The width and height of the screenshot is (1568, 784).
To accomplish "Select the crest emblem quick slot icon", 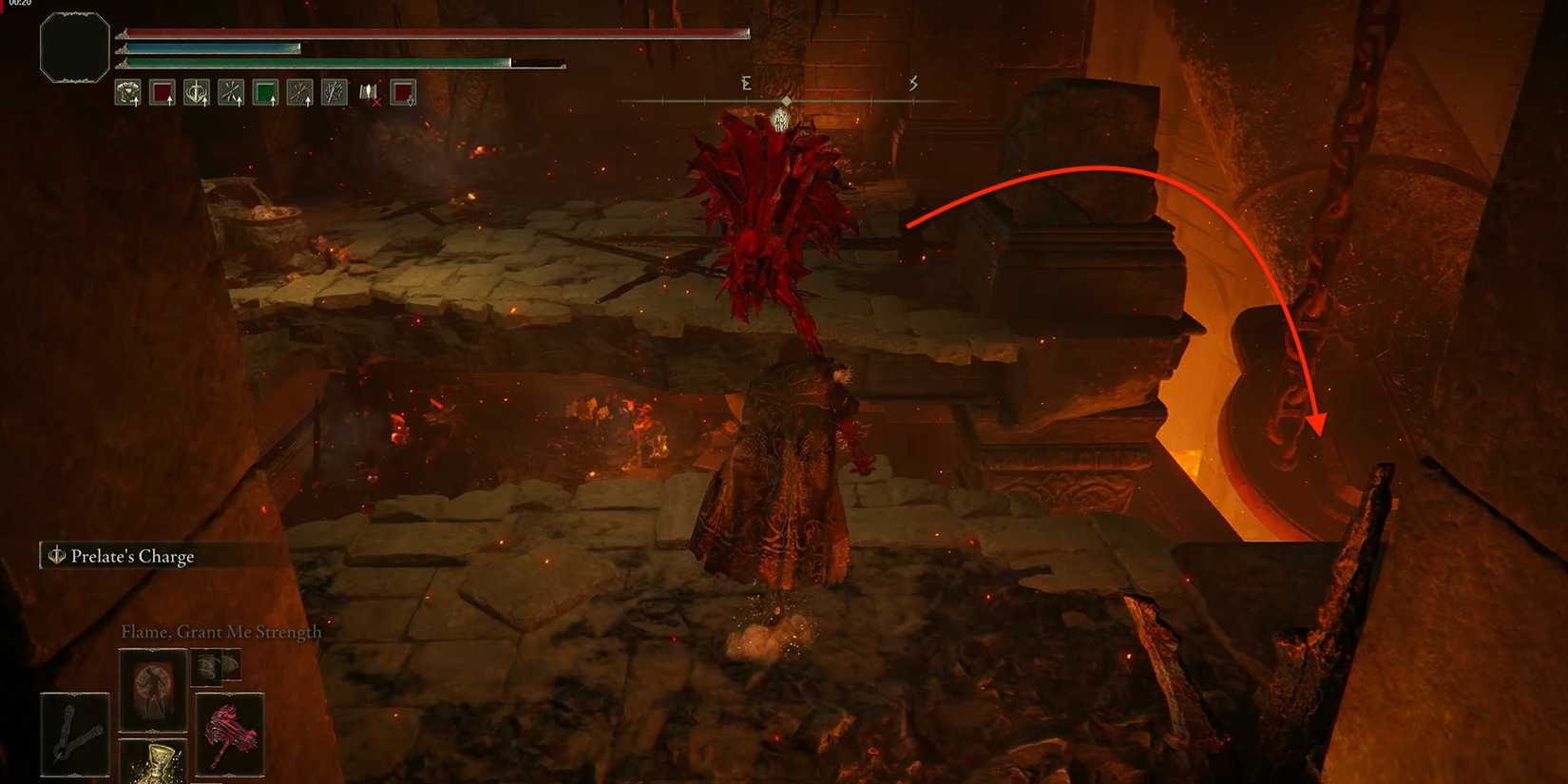I will (198, 90).
